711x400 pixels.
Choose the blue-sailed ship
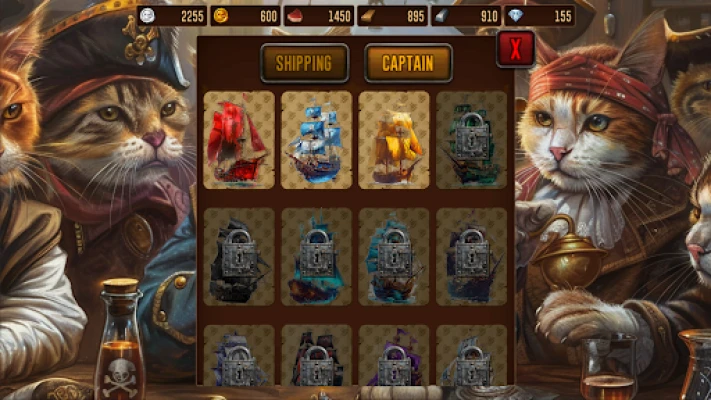click(316, 140)
